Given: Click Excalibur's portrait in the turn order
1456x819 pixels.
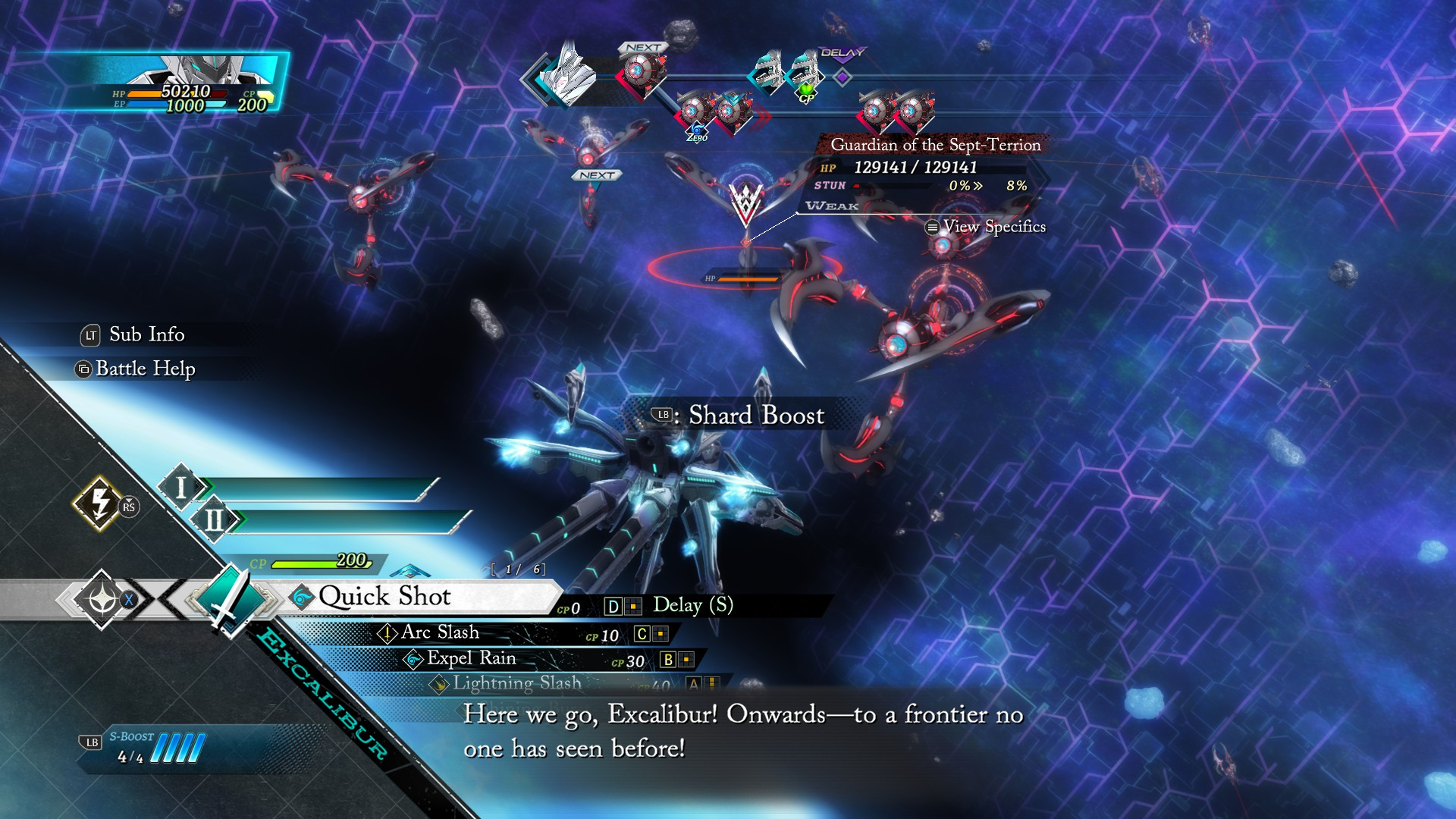Looking at the screenshot, I should [570, 74].
